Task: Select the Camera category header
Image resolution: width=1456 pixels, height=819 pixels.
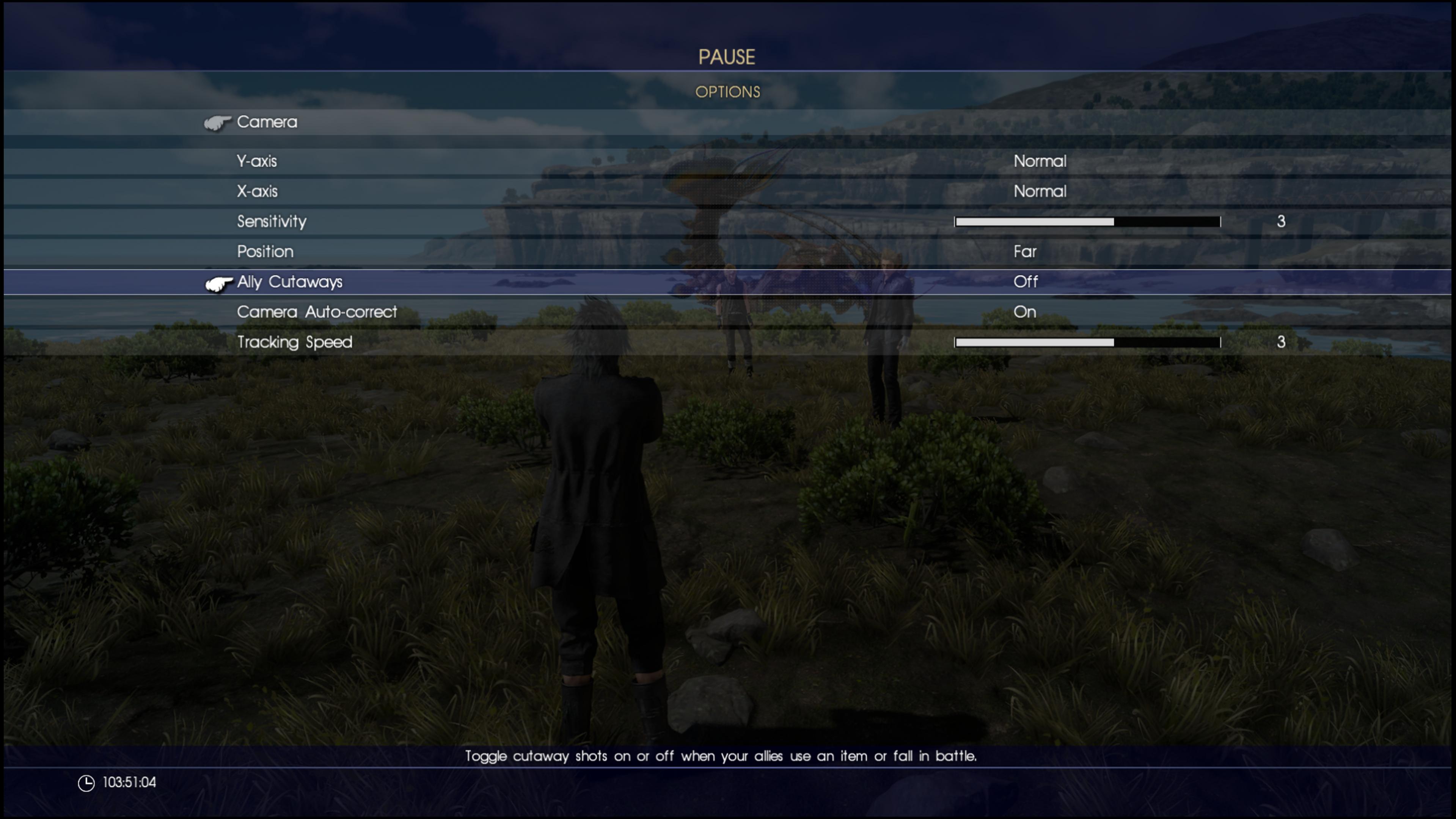Action: coord(267,122)
